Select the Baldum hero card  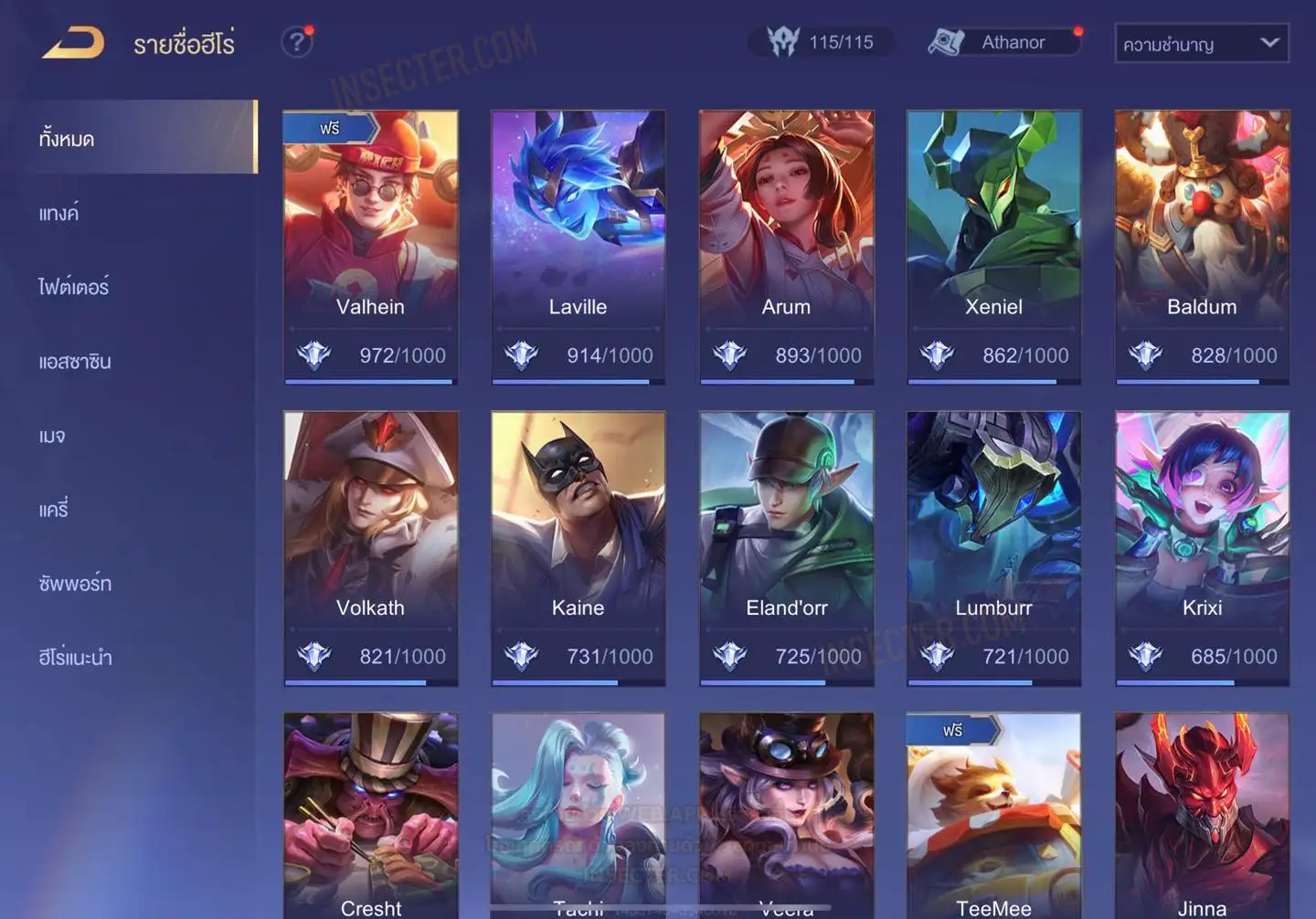[x=1202, y=247]
